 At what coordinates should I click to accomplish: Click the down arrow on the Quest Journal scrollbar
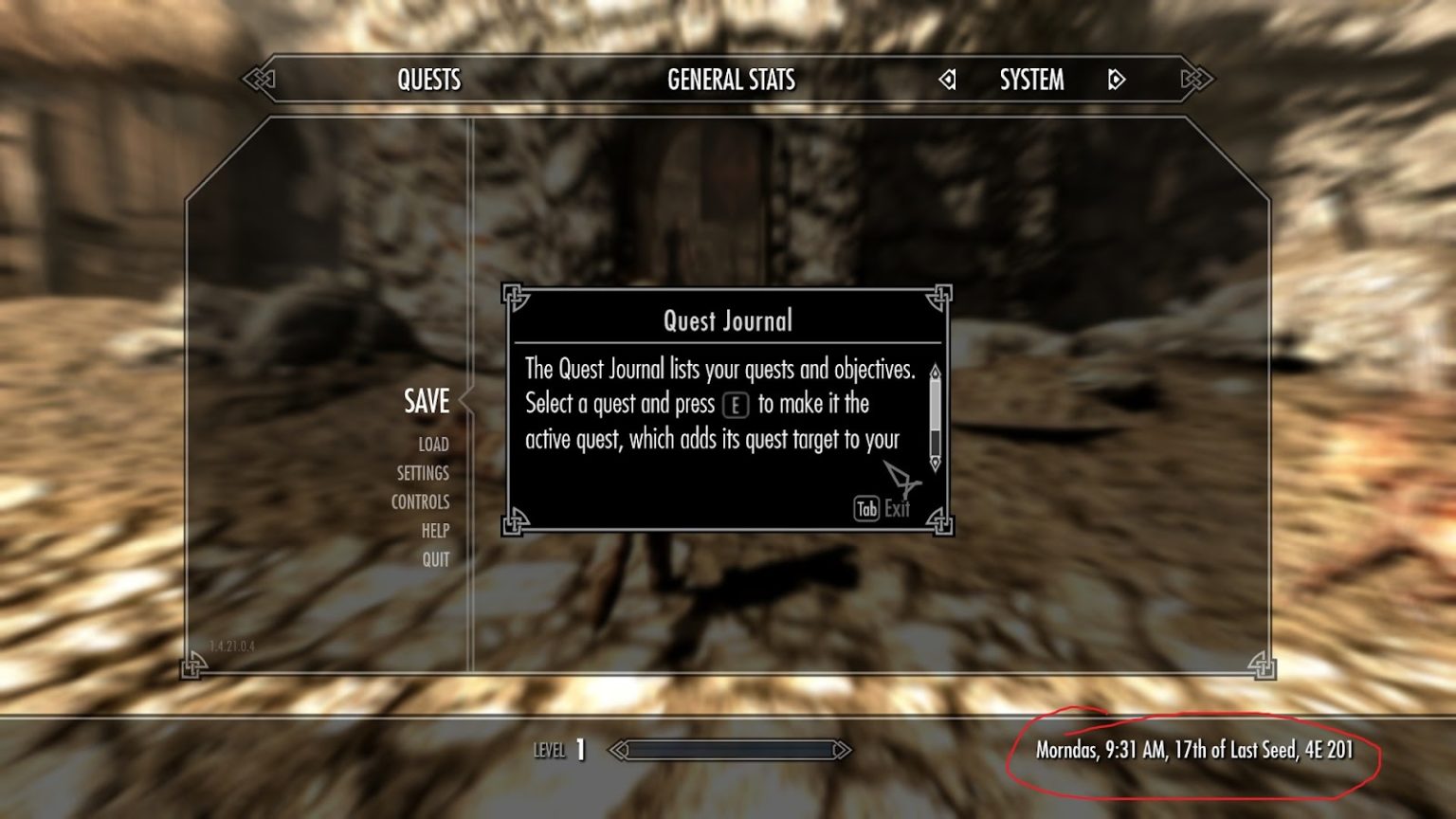[x=936, y=462]
